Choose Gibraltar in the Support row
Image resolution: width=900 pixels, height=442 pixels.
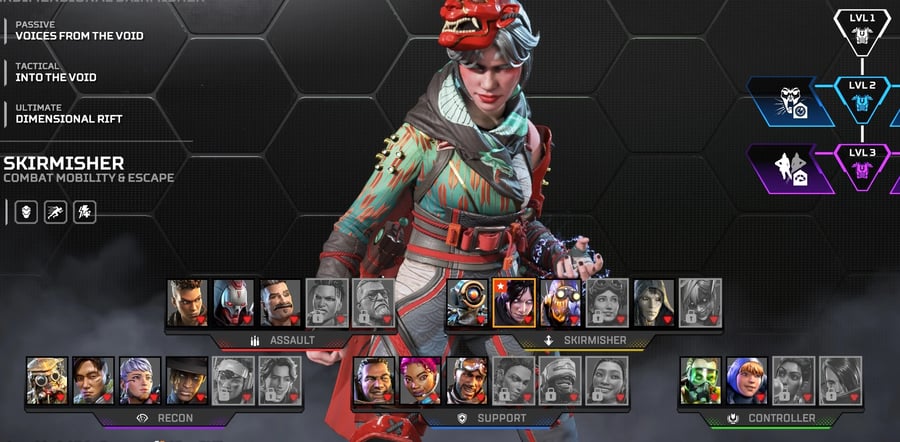374,380
